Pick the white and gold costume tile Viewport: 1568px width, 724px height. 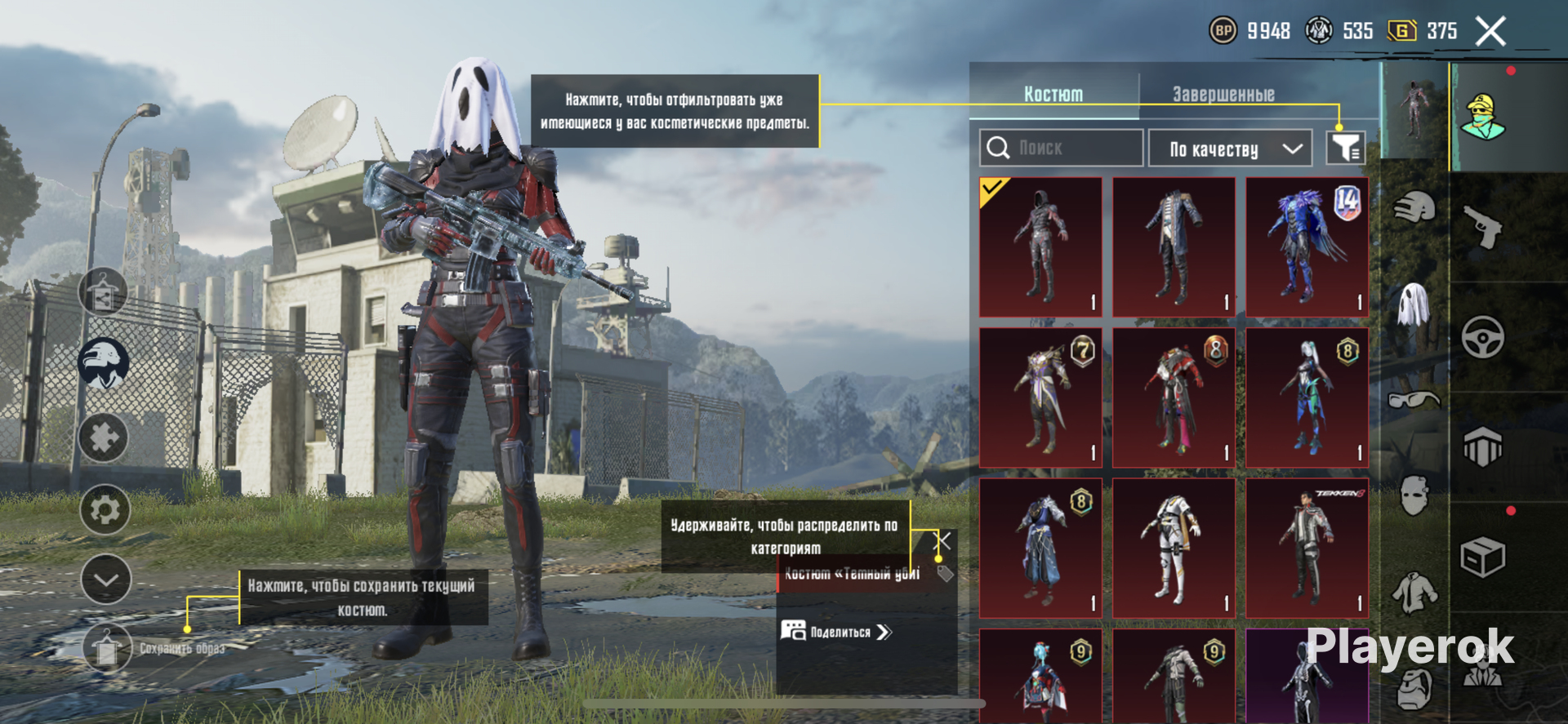(x=1174, y=549)
